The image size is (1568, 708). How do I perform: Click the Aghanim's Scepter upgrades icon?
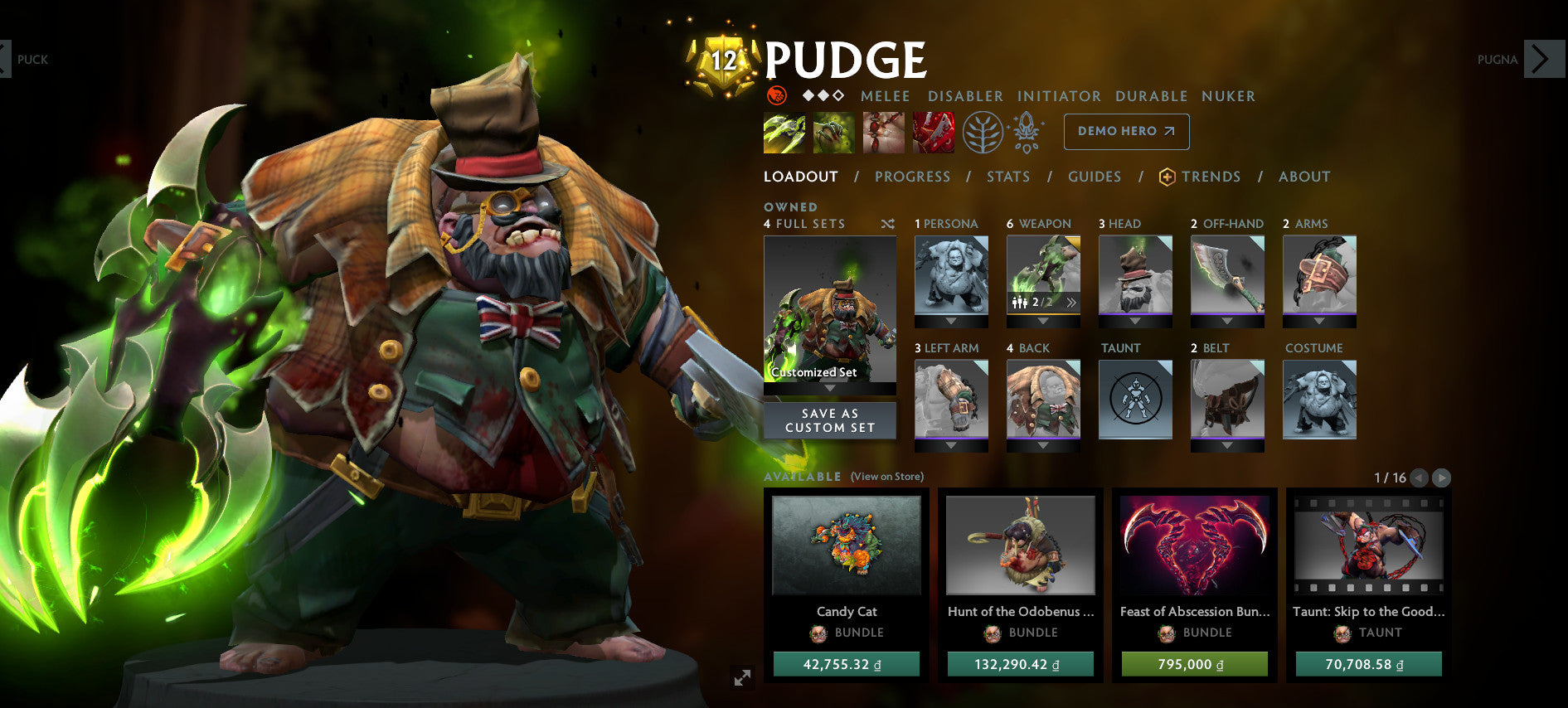1026,131
